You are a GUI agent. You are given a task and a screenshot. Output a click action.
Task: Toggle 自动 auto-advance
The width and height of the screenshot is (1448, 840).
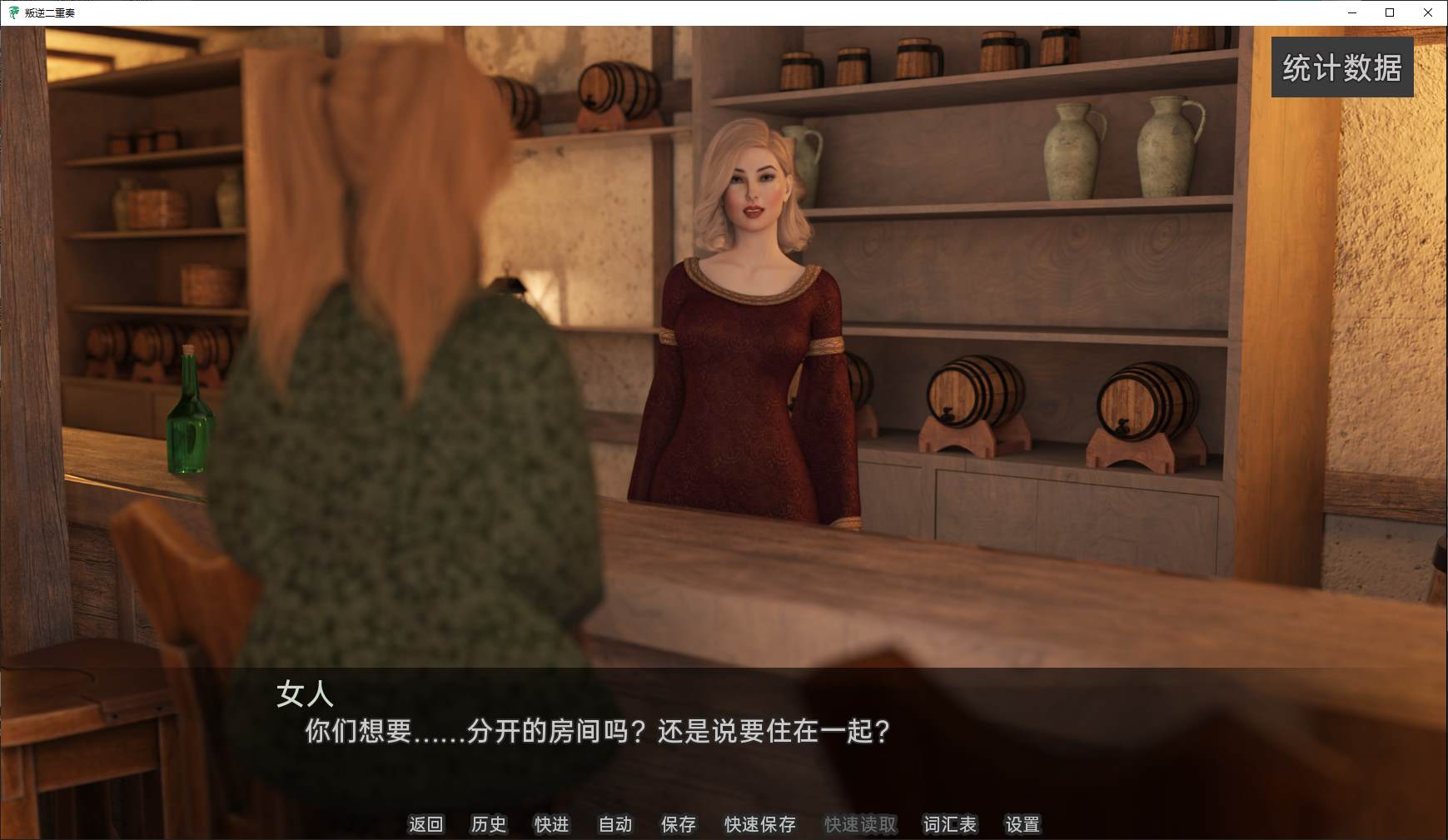[615, 824]
